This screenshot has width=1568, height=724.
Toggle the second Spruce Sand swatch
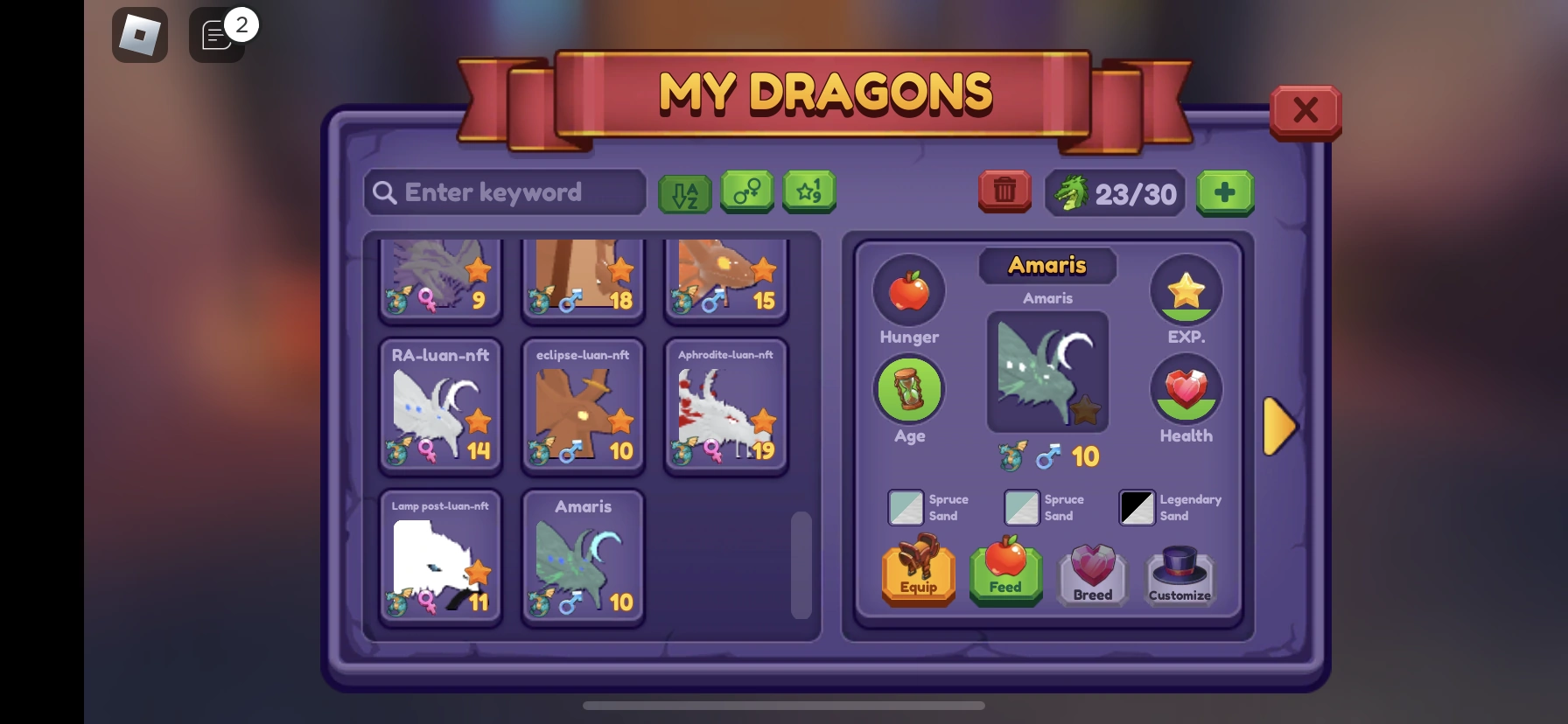tap(1021, 507)
